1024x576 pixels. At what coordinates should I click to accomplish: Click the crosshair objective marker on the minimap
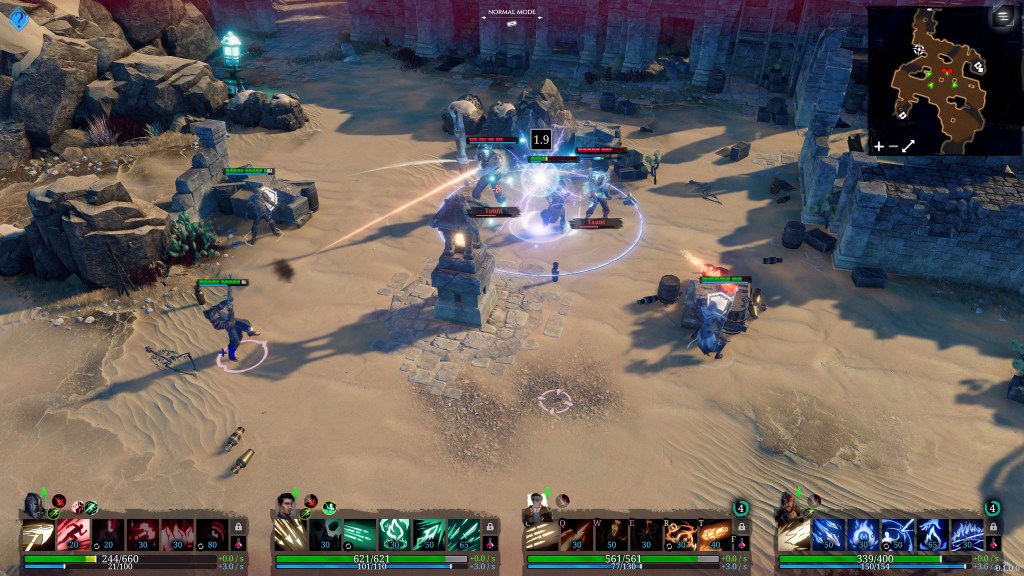[x=919, y=49]
